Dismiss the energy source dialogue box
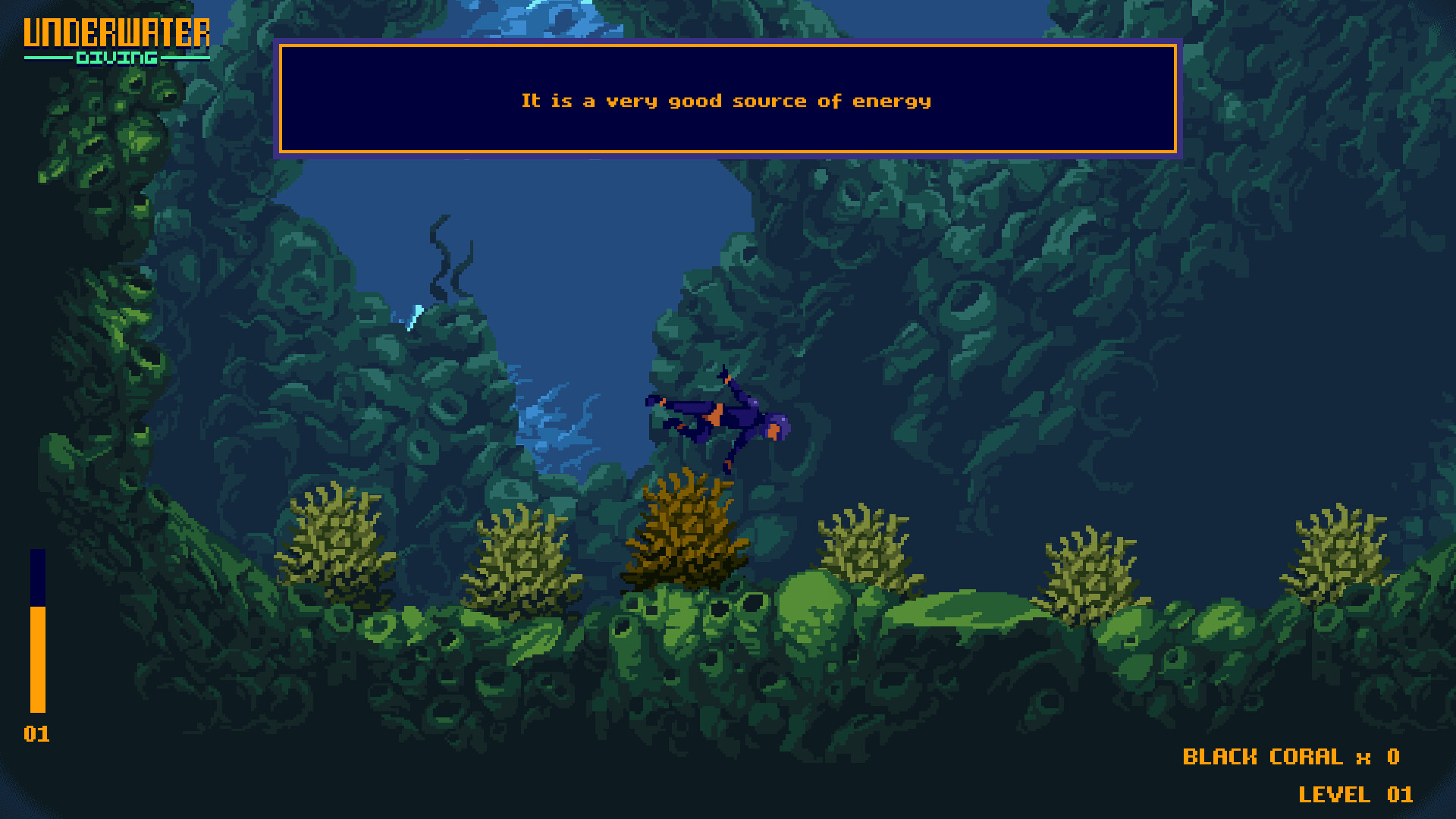The width and height of the screenshot is (1456, 819). coord(726,100)
